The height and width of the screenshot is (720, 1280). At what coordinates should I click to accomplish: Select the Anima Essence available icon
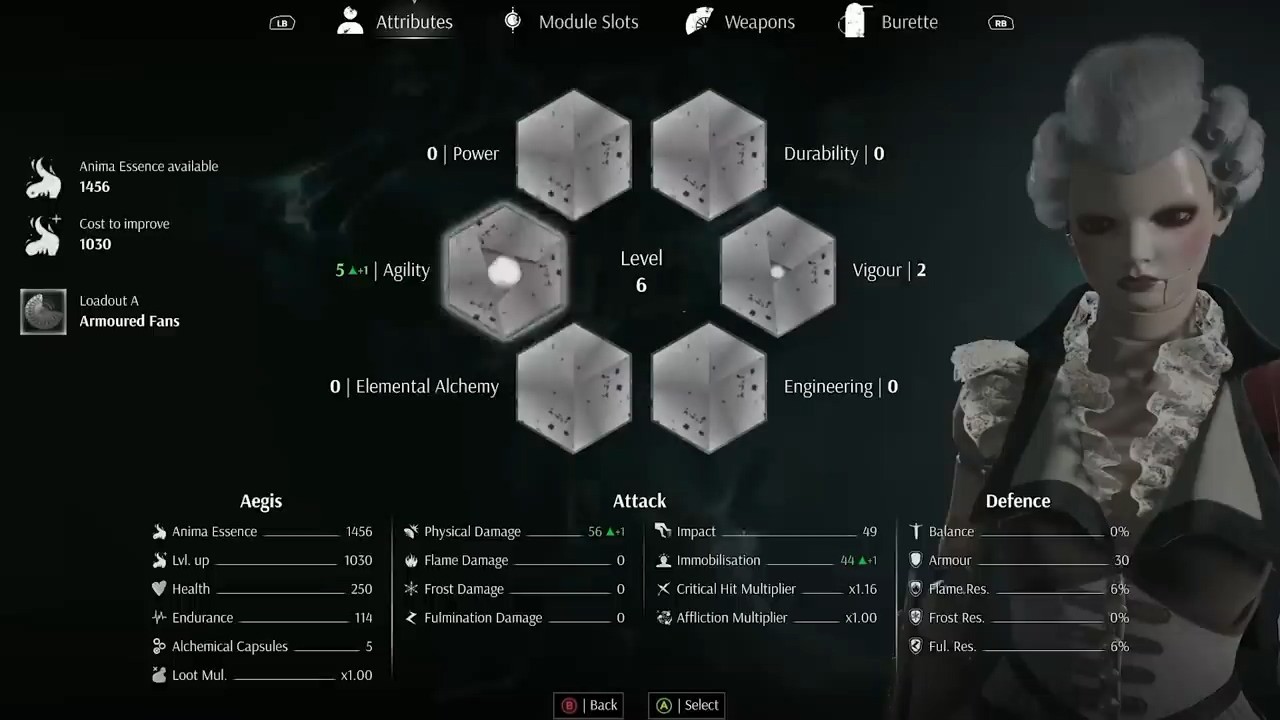click(42, 176)
